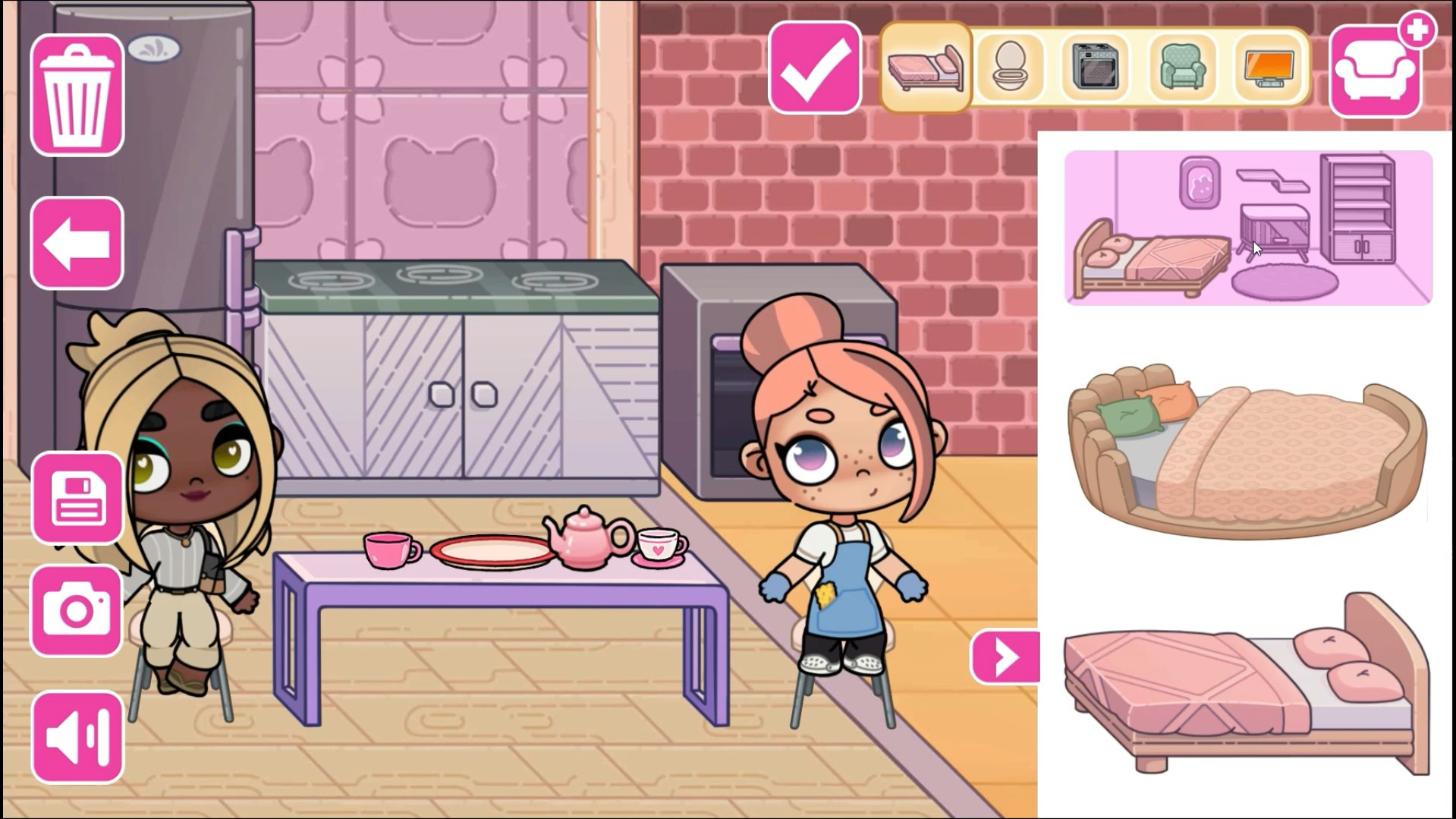1456x819 pixels.
Task: Select the oven furniture category
Action: [x=1096, y=67]
